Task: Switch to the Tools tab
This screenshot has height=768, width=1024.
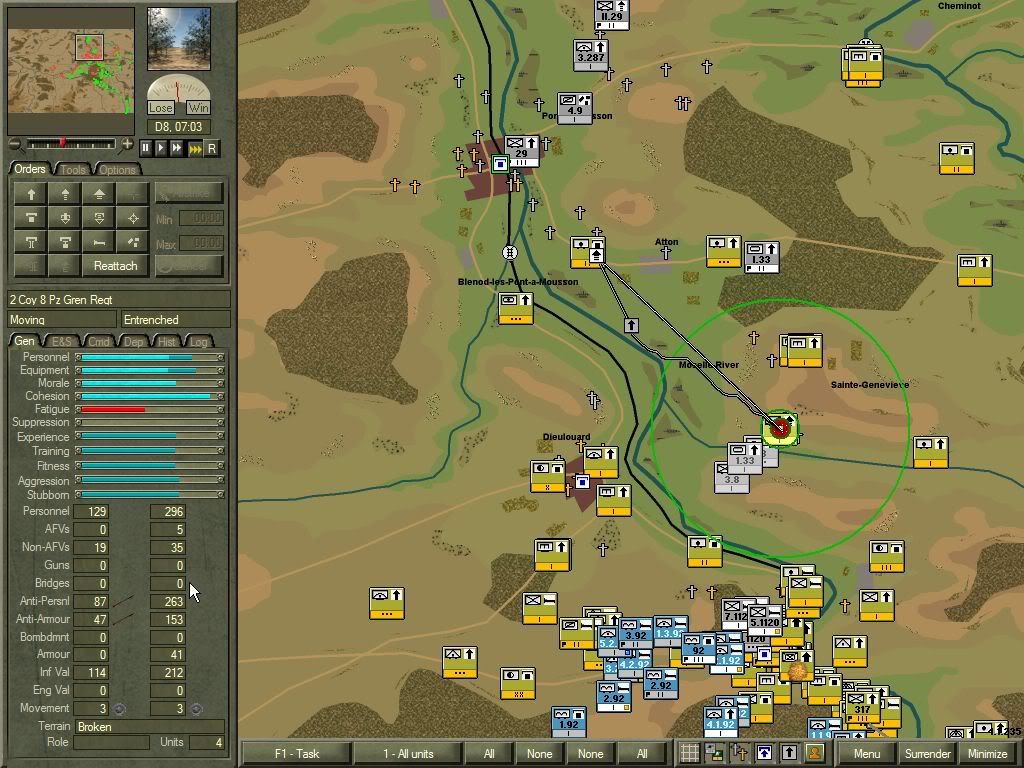Action: pos(74,169)
